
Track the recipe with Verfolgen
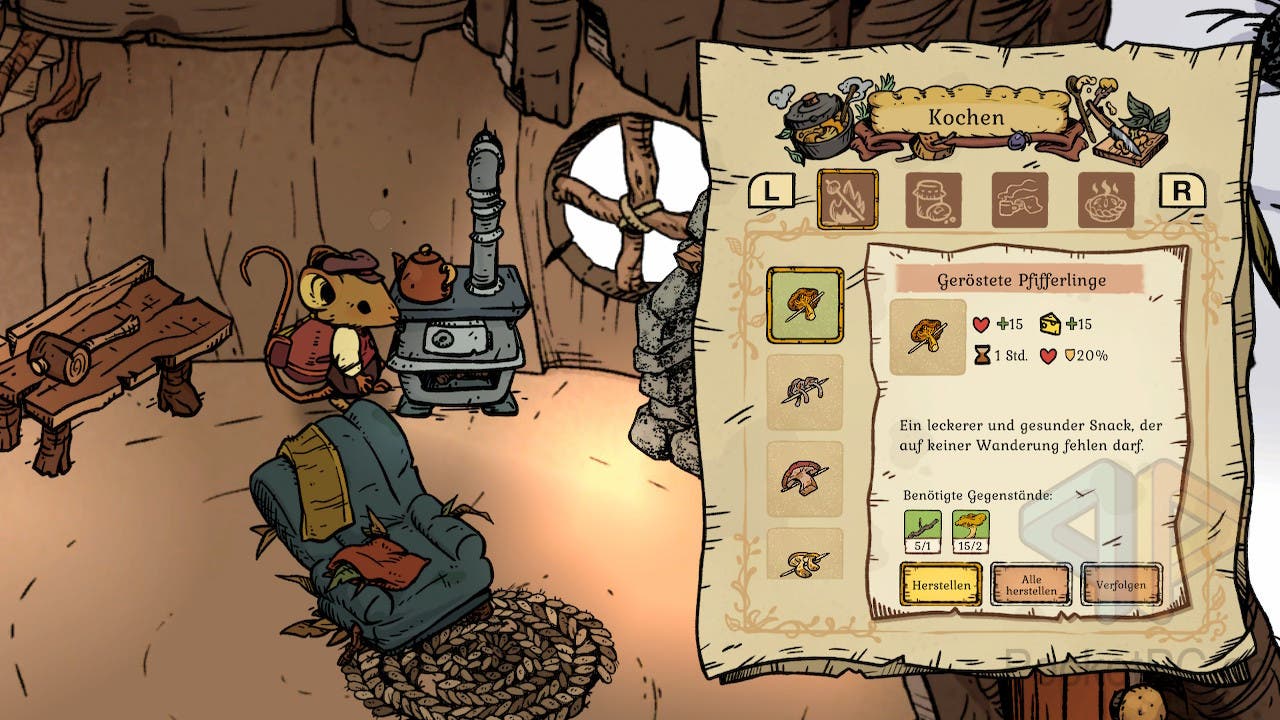coord(1121,584)
